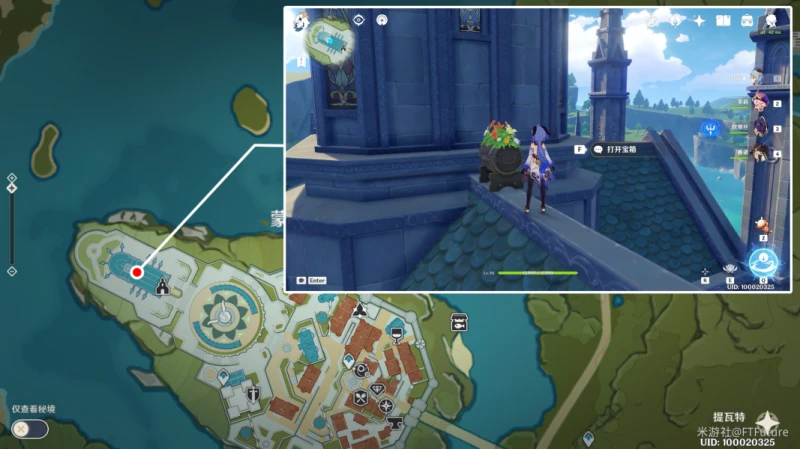
Task: Click the map zoom-out minus button
Action: (x=11, y=271)
